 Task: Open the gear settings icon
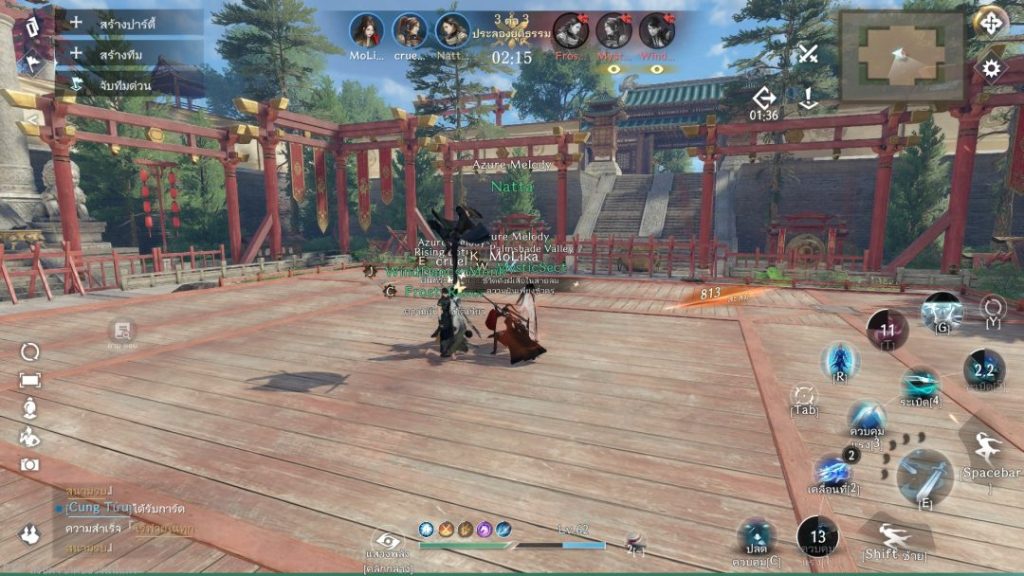coord(991,68)
